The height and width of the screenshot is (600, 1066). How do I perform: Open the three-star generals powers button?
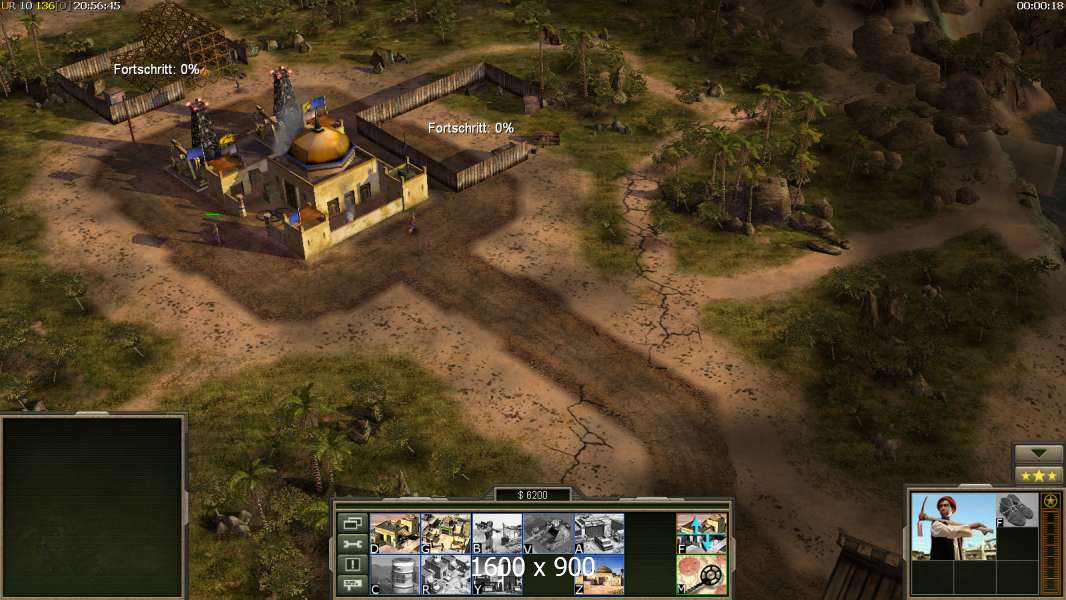1038,475
